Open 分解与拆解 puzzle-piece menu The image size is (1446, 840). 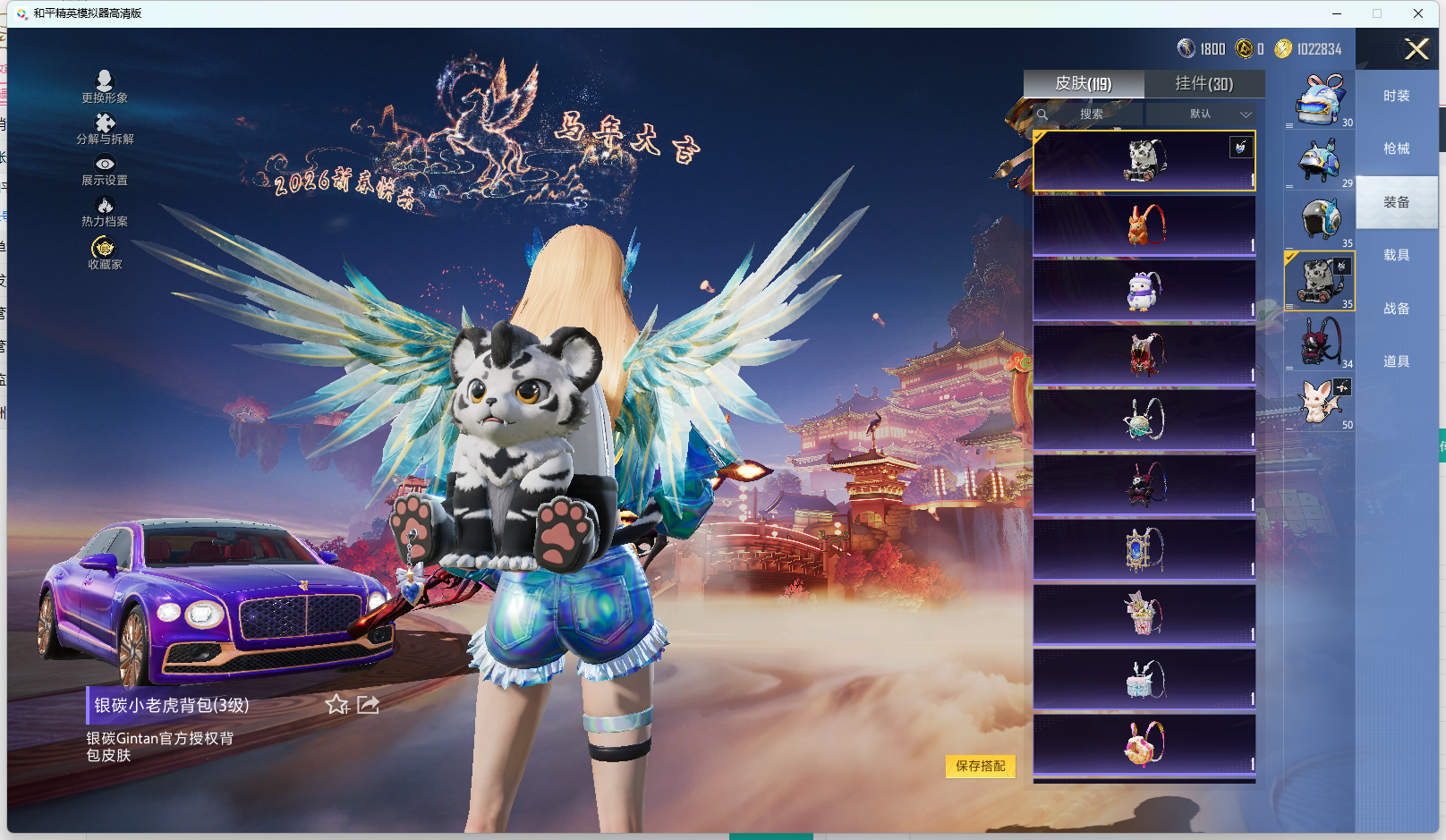105,129
